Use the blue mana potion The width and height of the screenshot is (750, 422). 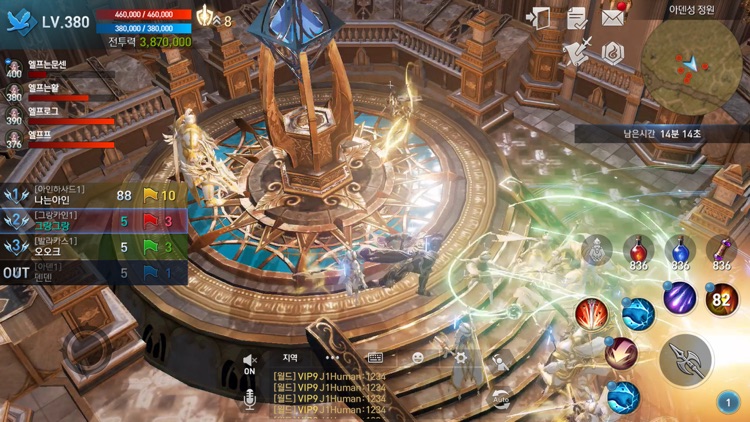point(680,251)
